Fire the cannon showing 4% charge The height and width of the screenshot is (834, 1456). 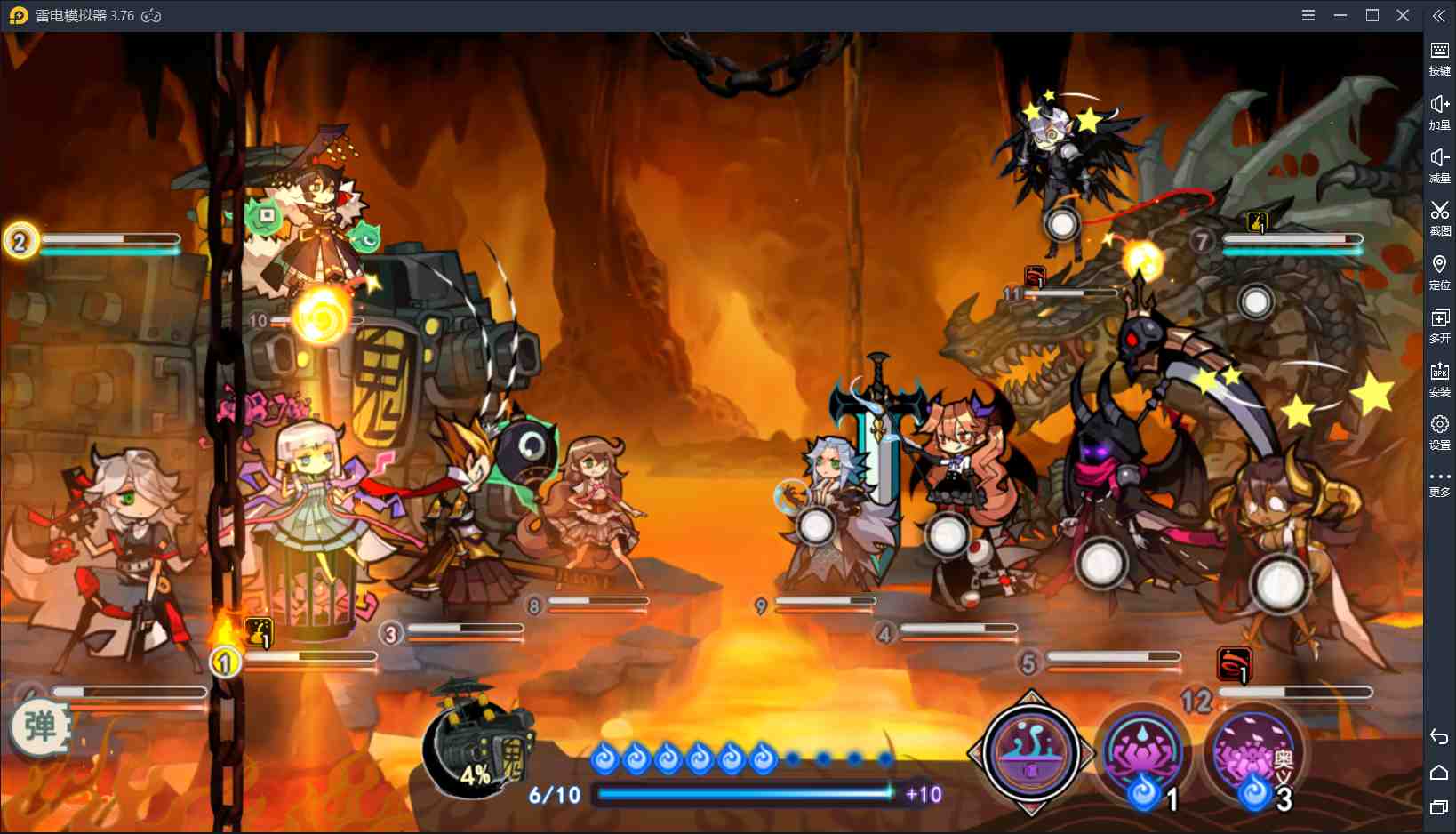tap(476, 745)
